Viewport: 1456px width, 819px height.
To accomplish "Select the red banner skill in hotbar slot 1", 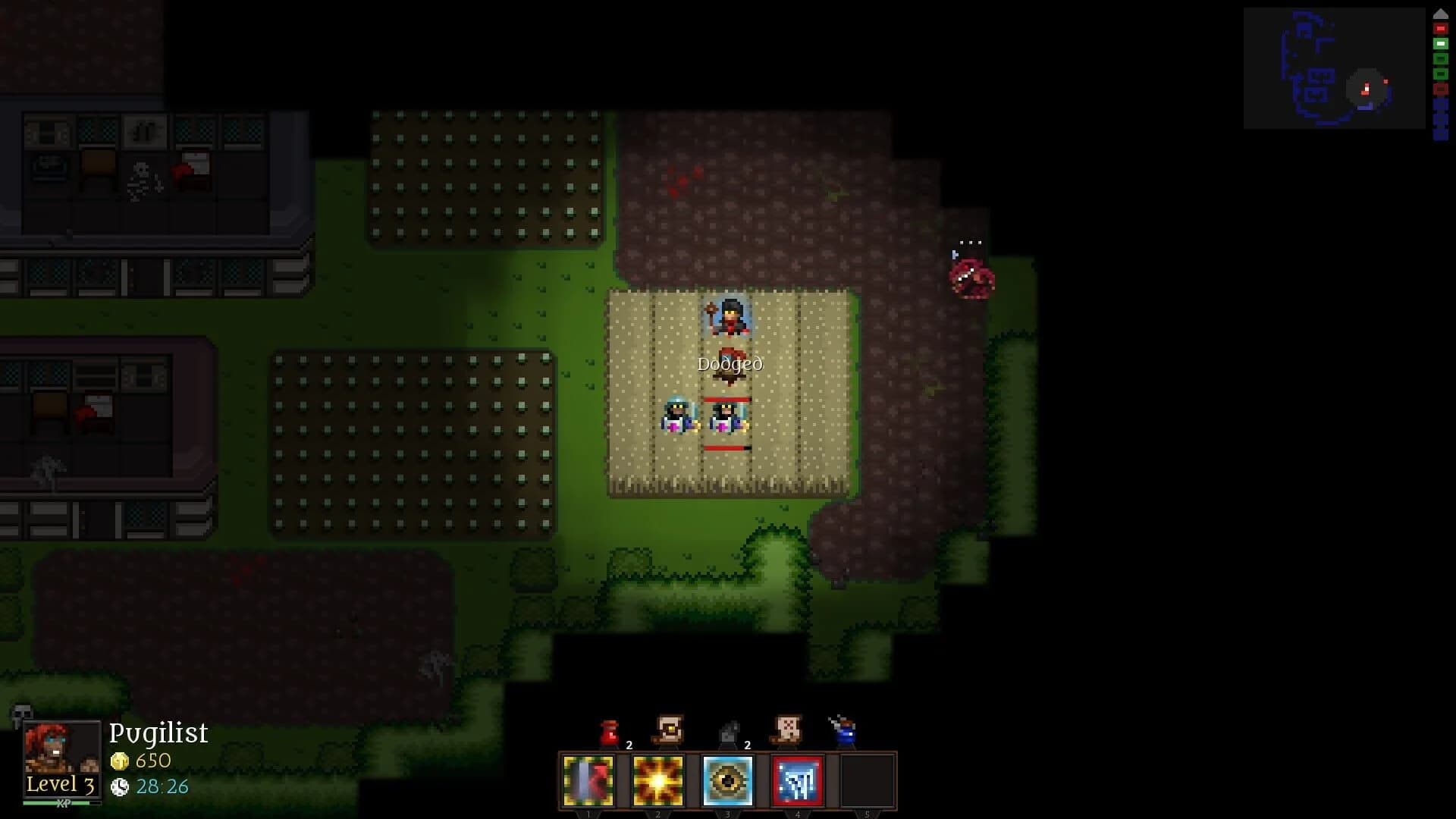I will [x=588, y=783].
